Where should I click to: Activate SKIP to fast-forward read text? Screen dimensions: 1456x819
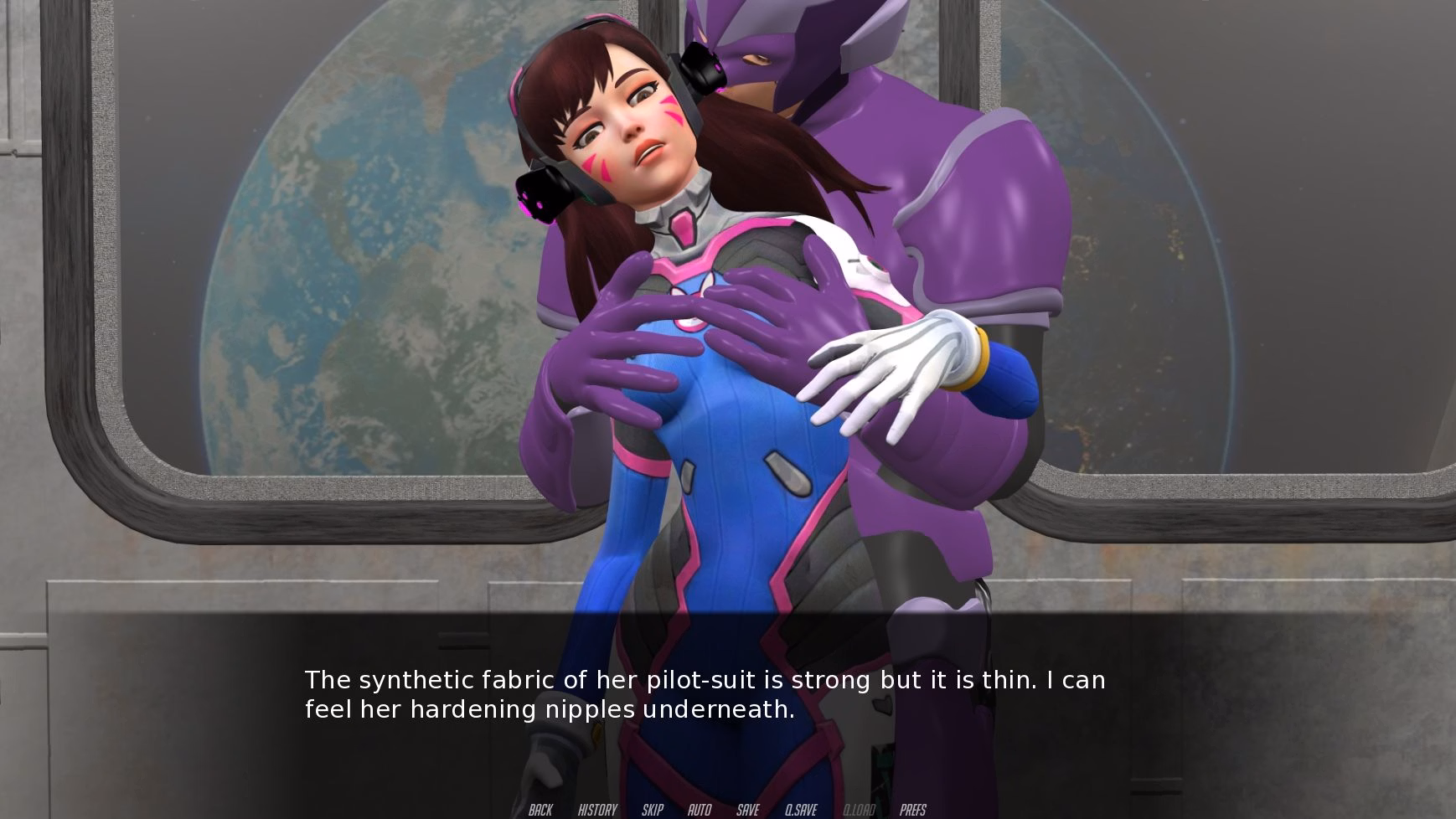(652, 810)
